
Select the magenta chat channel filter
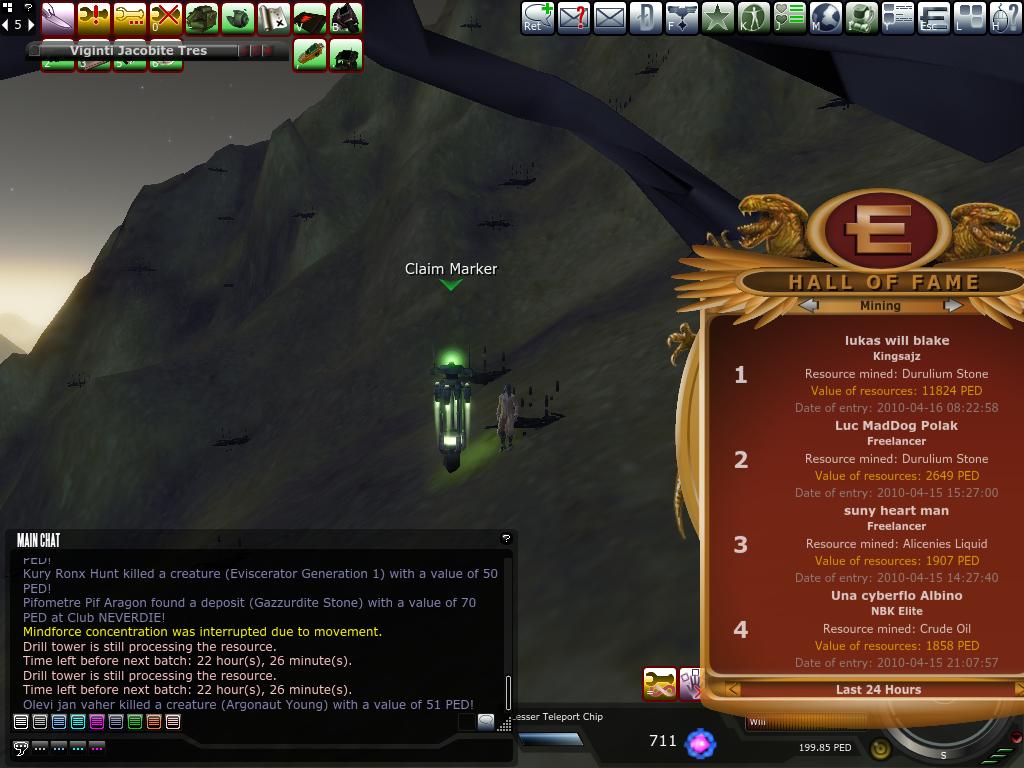point(97,721)
